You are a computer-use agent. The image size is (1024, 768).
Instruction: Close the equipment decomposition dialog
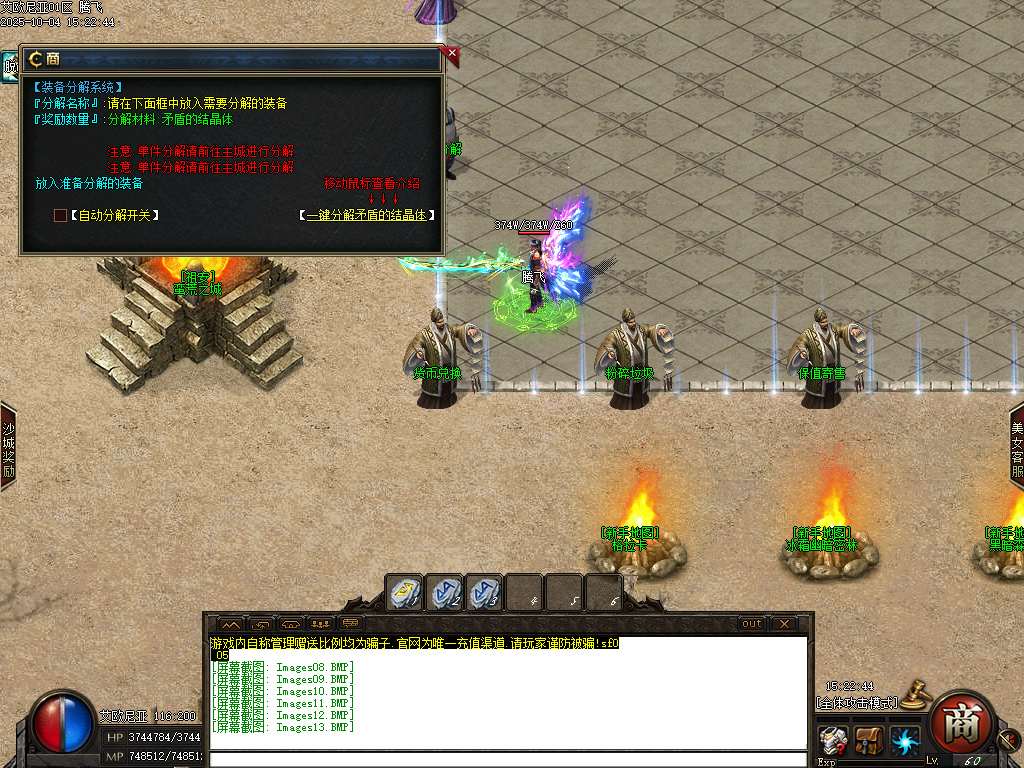tap(452, 53)
